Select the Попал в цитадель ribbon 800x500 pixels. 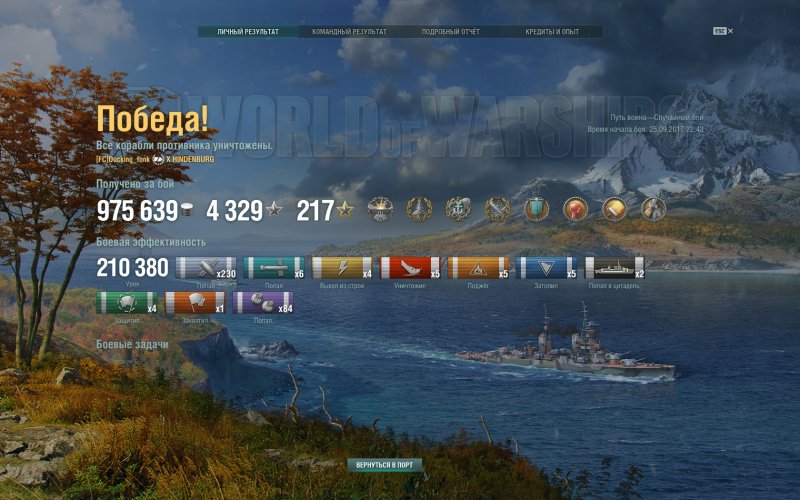[x=615, y=268]
